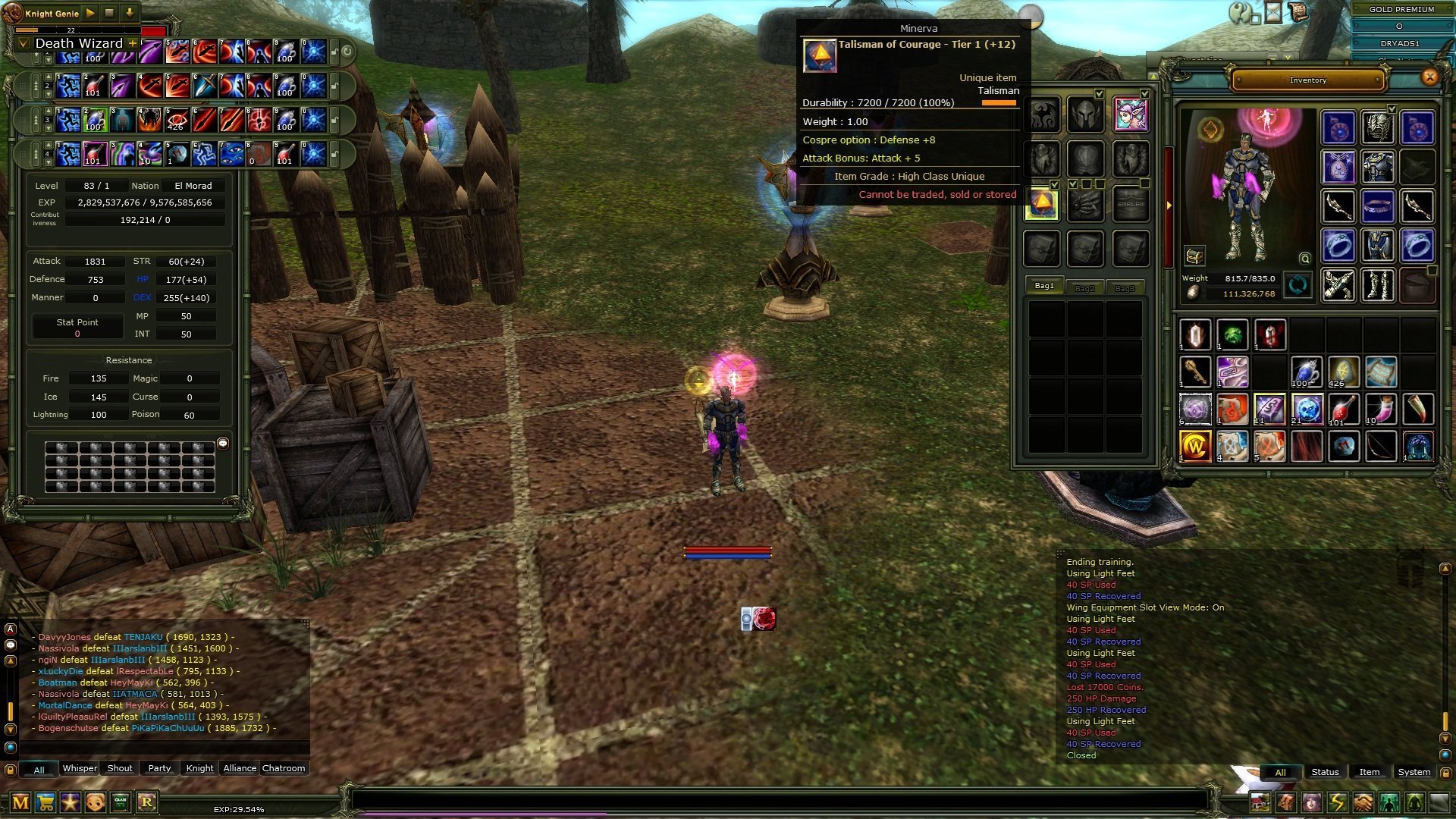1456x819 pixels.
Task: Click the handshake trade icon
Action: pos(1363,802)
